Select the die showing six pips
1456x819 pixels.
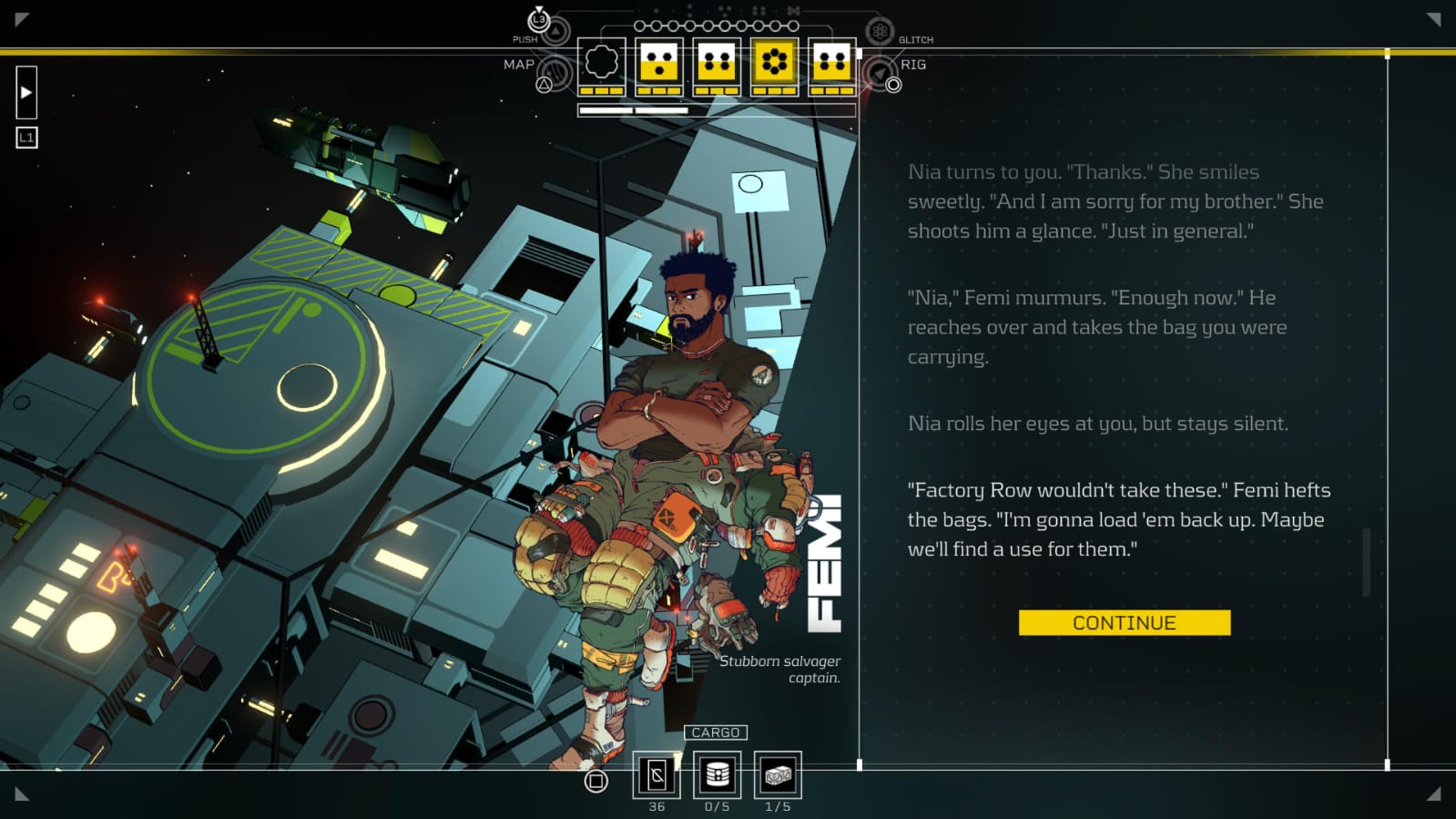(774, 62)
